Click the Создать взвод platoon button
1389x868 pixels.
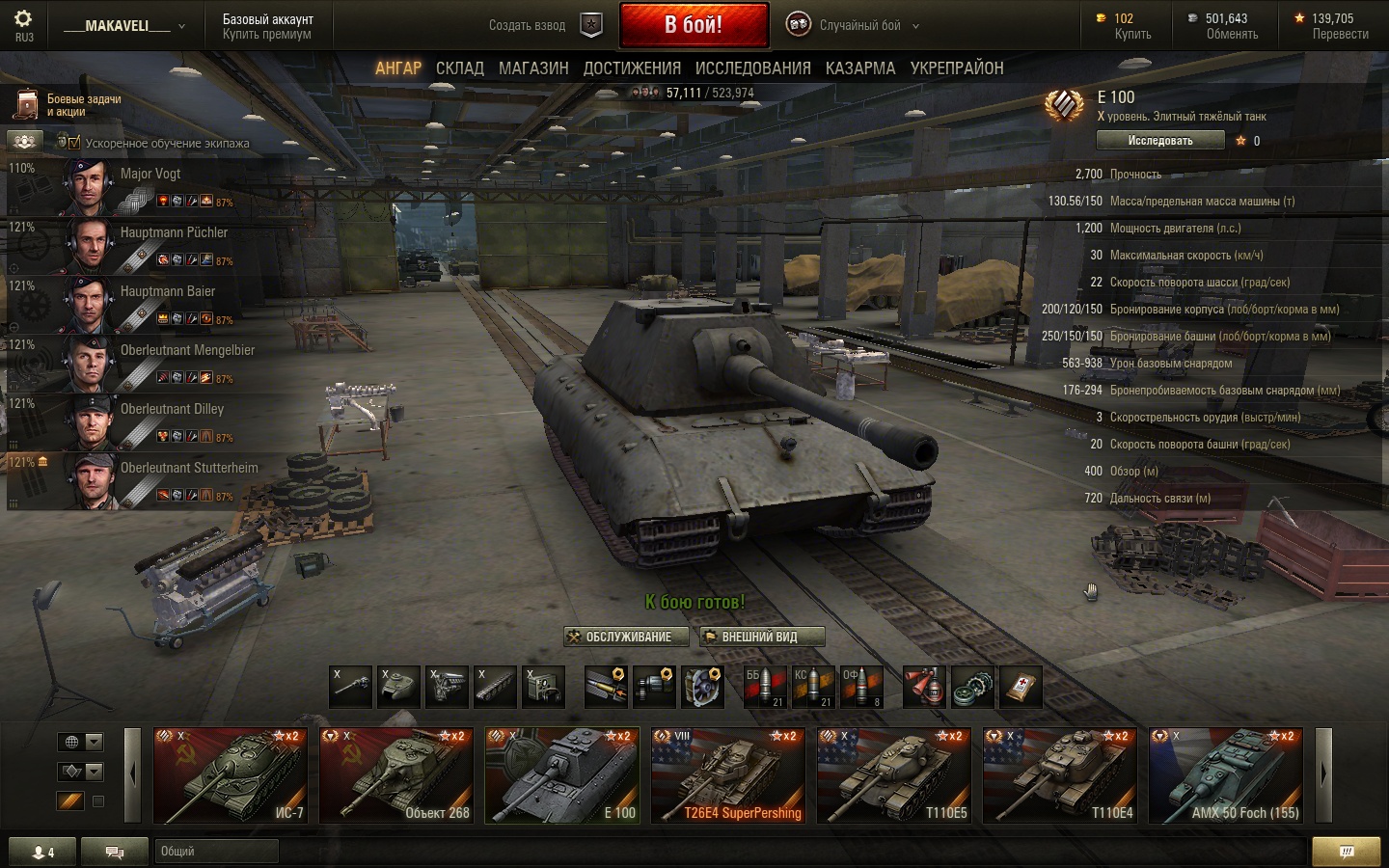pyautogui.click(x=545, y=26)
